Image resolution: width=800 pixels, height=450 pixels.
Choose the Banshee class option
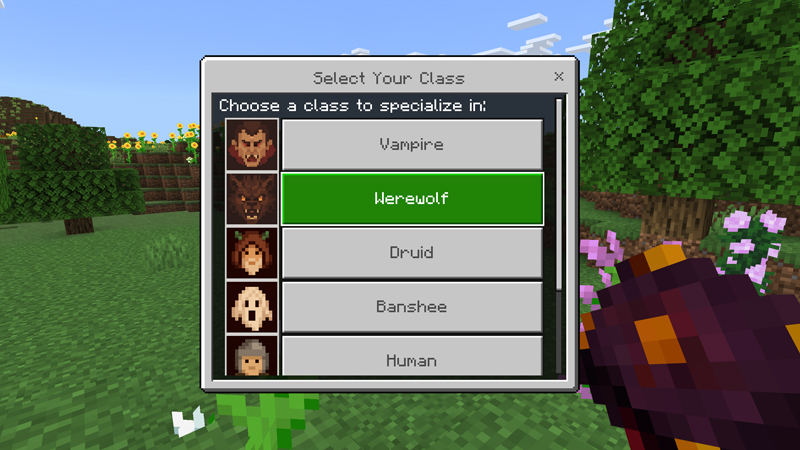411,307
